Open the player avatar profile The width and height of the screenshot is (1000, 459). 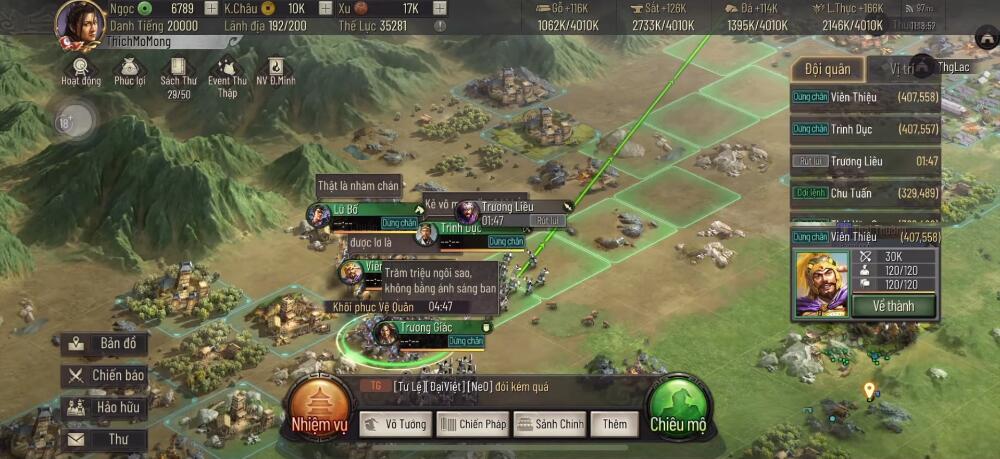pos(80,24)
